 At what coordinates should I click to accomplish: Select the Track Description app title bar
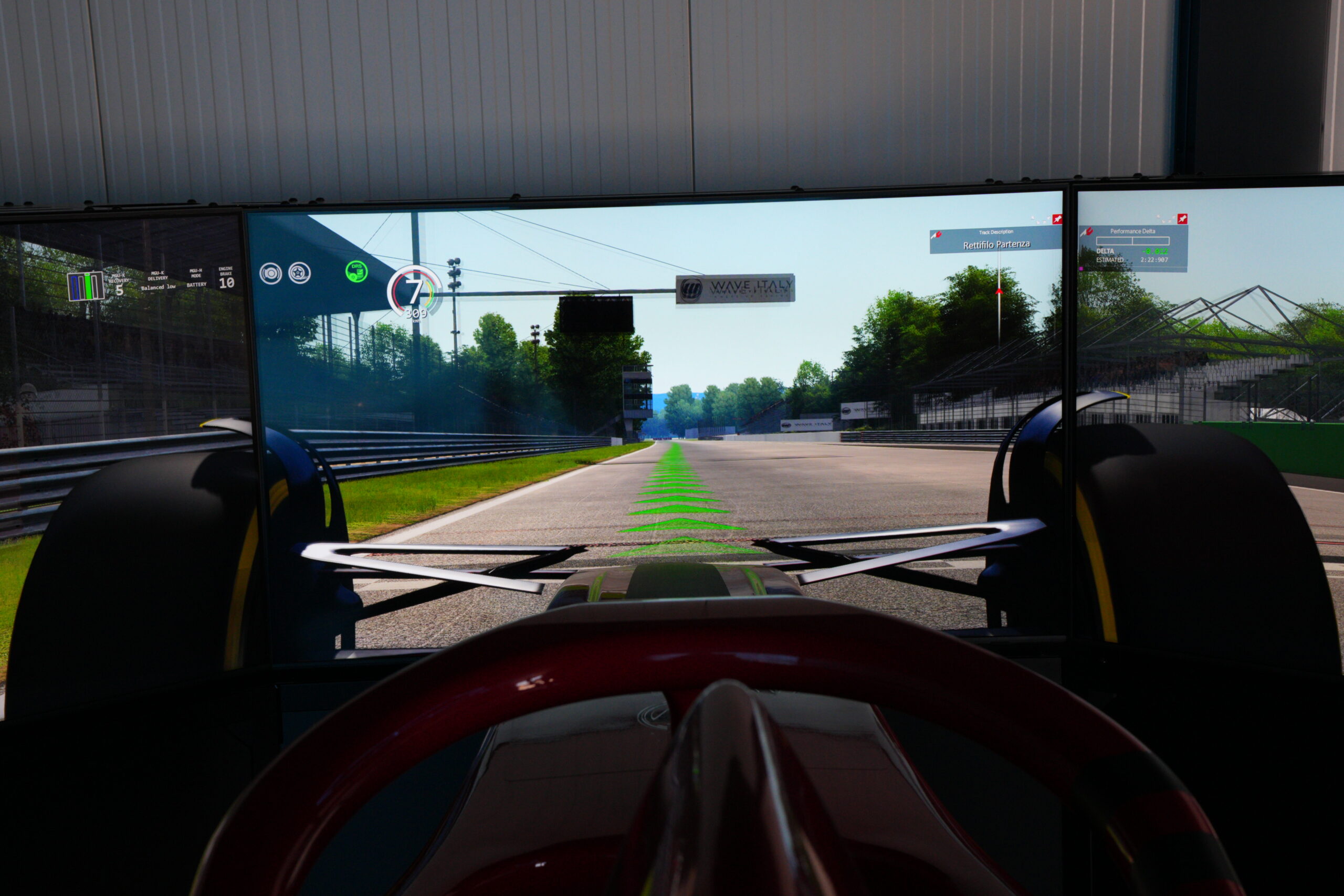[996, 232]
